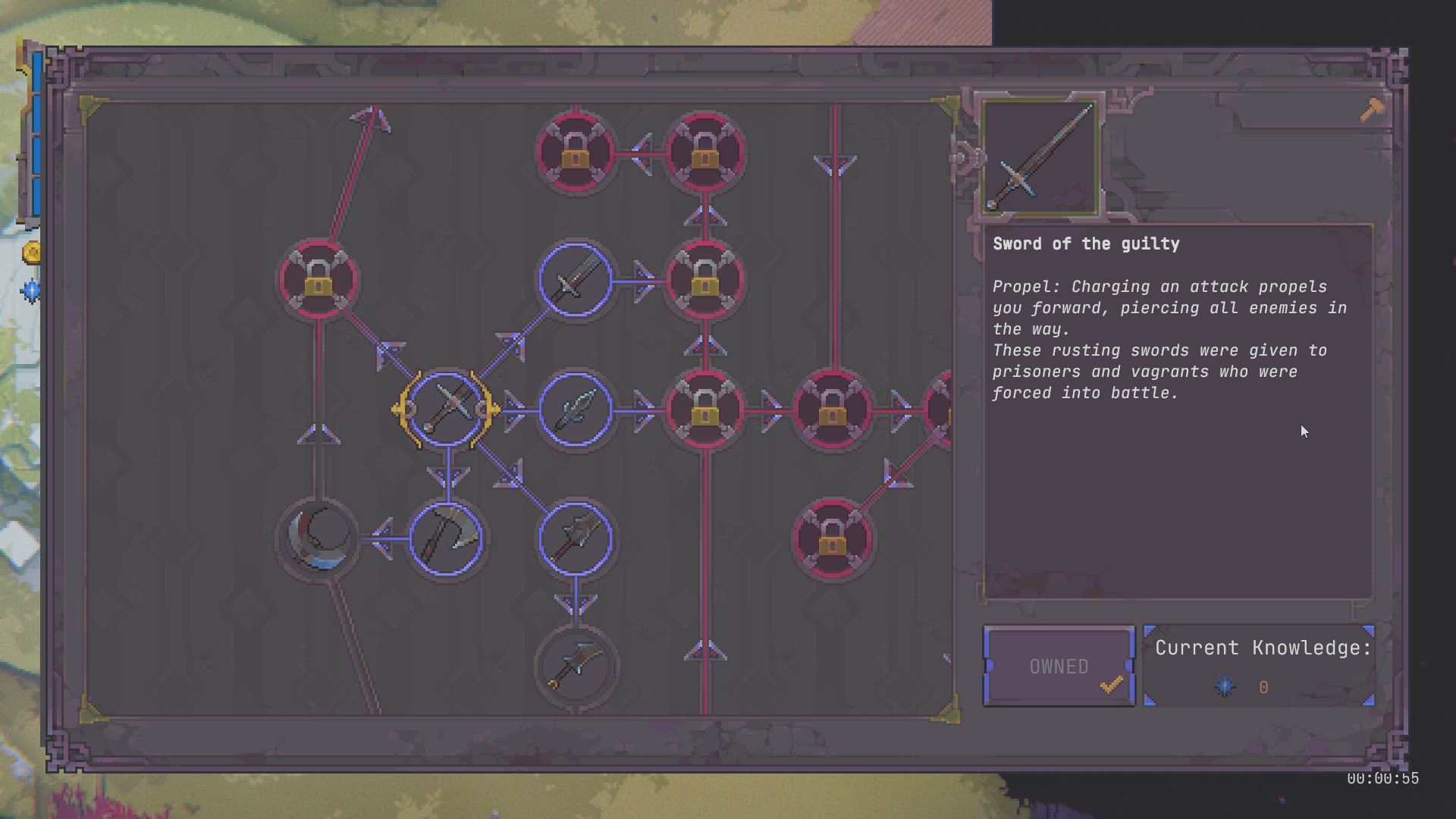Select the spearhead dagger weapon node
Viewport: 1456px width, 819px height.
point(576,409)
